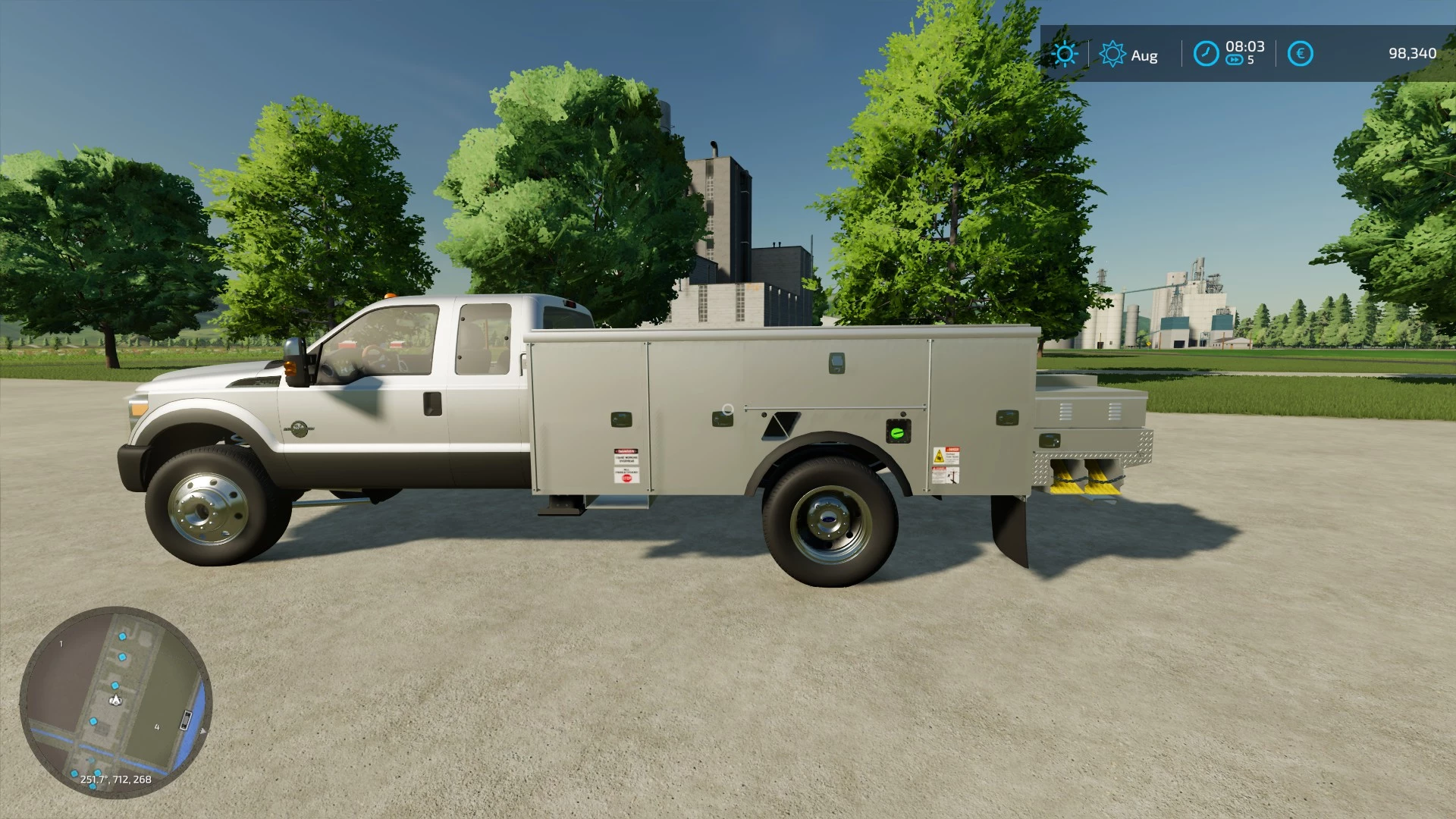Click the Aug month label
The width and height of the screenshot is (1456, 819).
[1144, 54]
